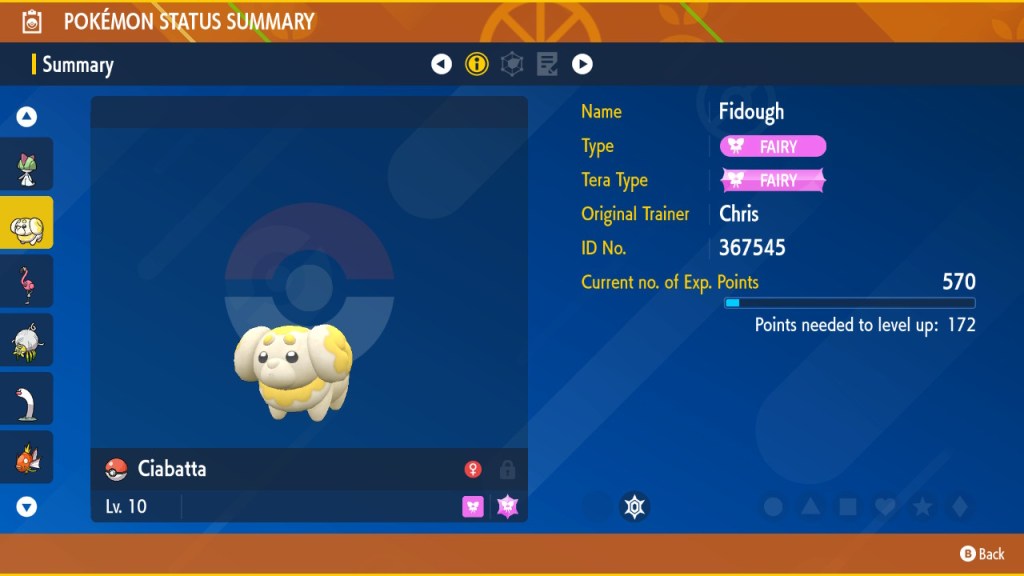Choose the highlighted Fidough party slot
The height and width of the screenshot is (576, 1024).
coord(27,223)
